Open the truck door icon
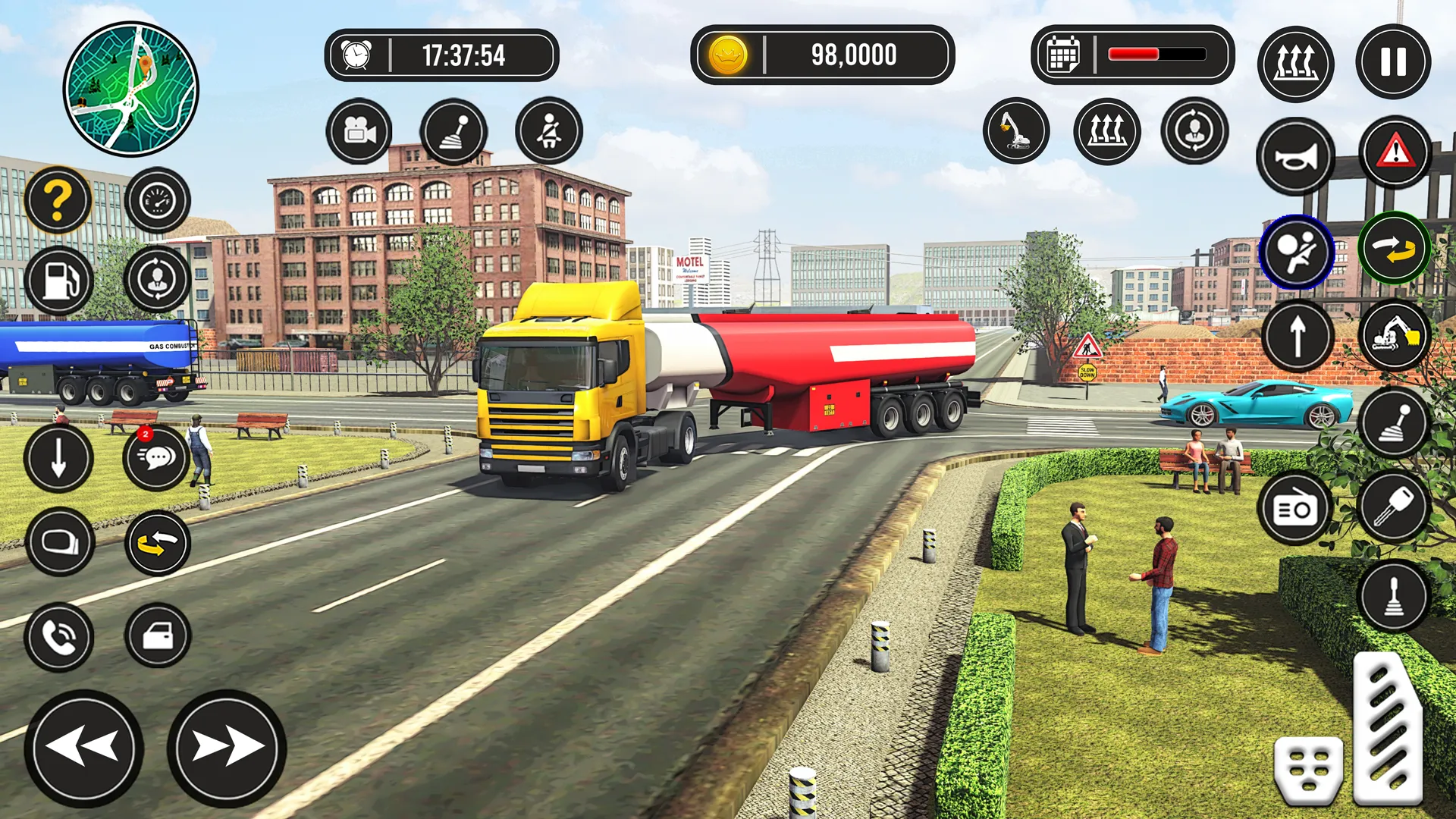This screenshot has height=819, width=1456. [x=157, y=637]
